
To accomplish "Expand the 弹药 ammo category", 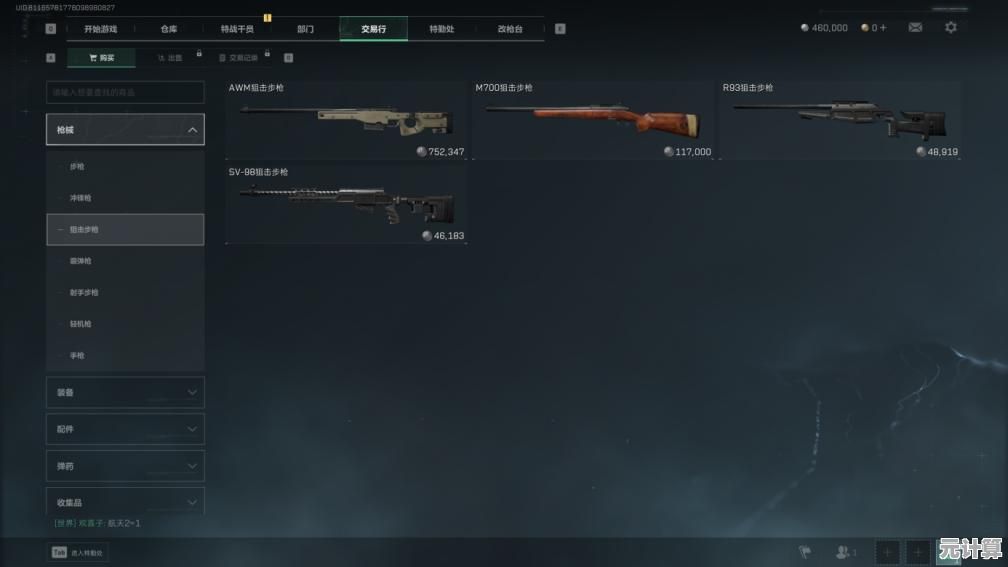I will (x=125, y=466).
